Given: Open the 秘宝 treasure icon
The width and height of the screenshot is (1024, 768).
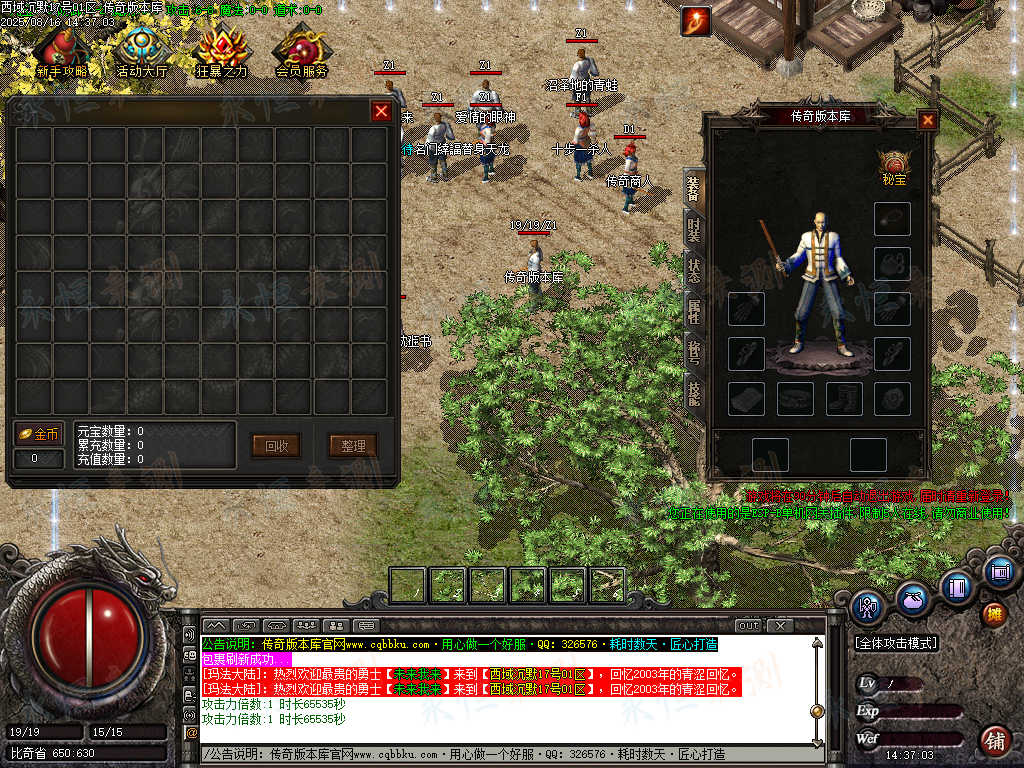Looking at the screenshot, I should tap(893, 167).
